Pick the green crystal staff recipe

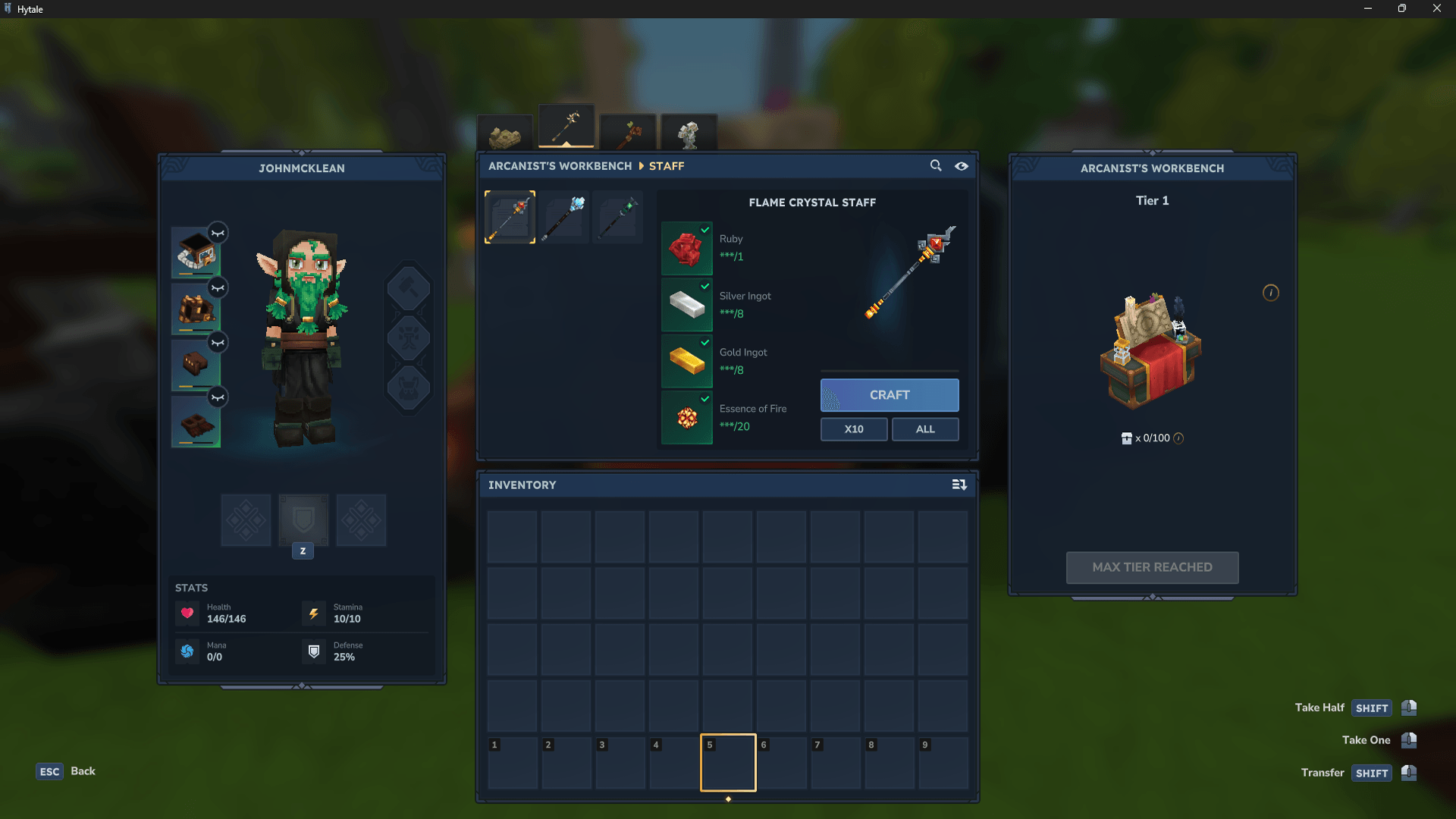coord(618,218)
